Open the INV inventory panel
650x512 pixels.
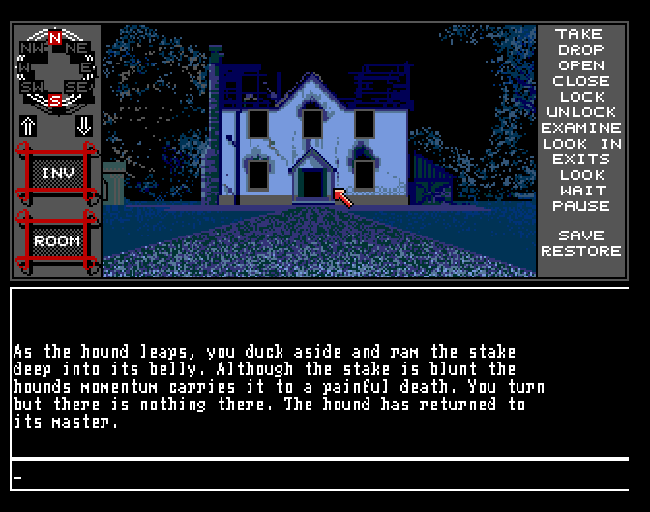(x=56, y=173)
